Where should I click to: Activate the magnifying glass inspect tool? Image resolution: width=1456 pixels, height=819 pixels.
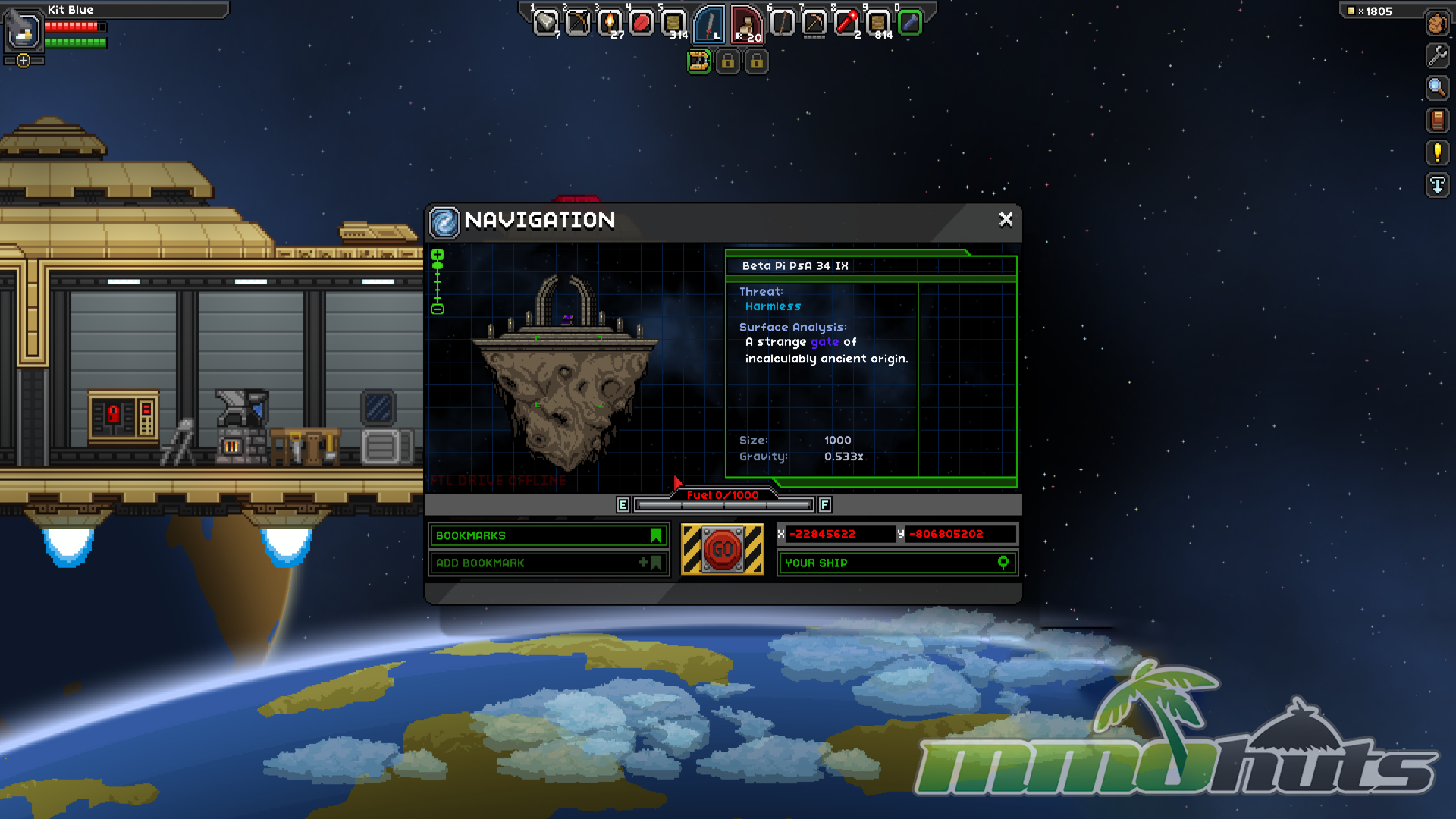[1437, 88]
